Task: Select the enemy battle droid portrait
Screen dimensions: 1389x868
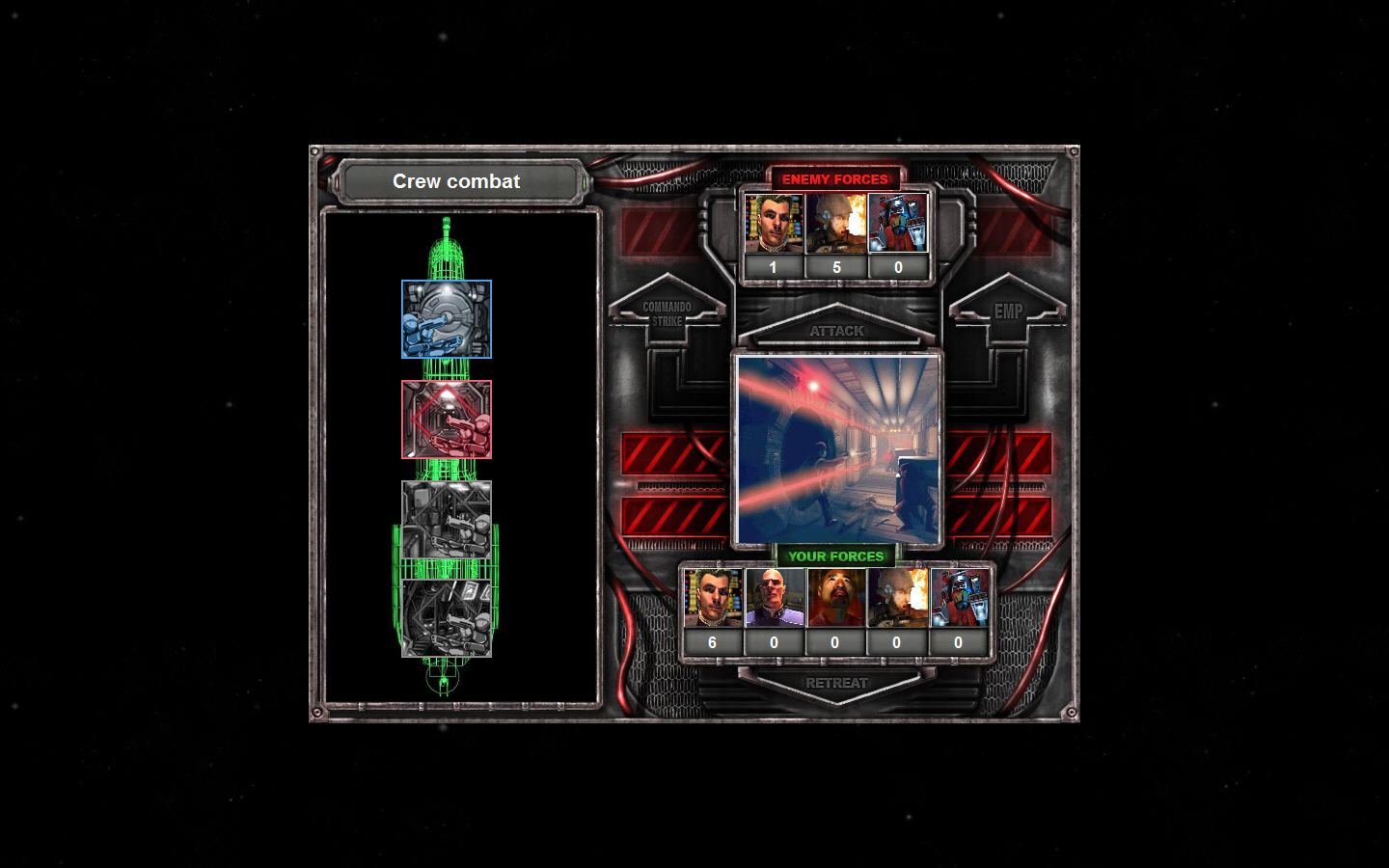Action: pos(899,224)
